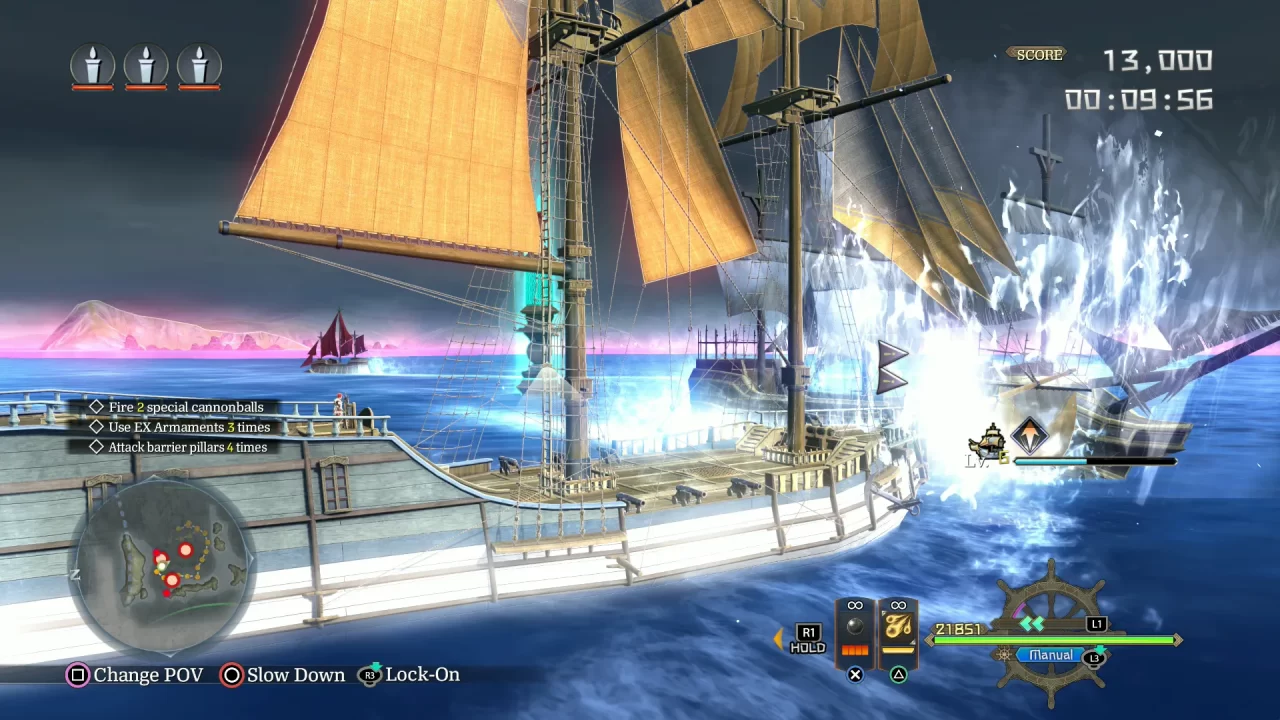Select the 'Use EX Armaments 3 times' objective

[x=189, y=427]
